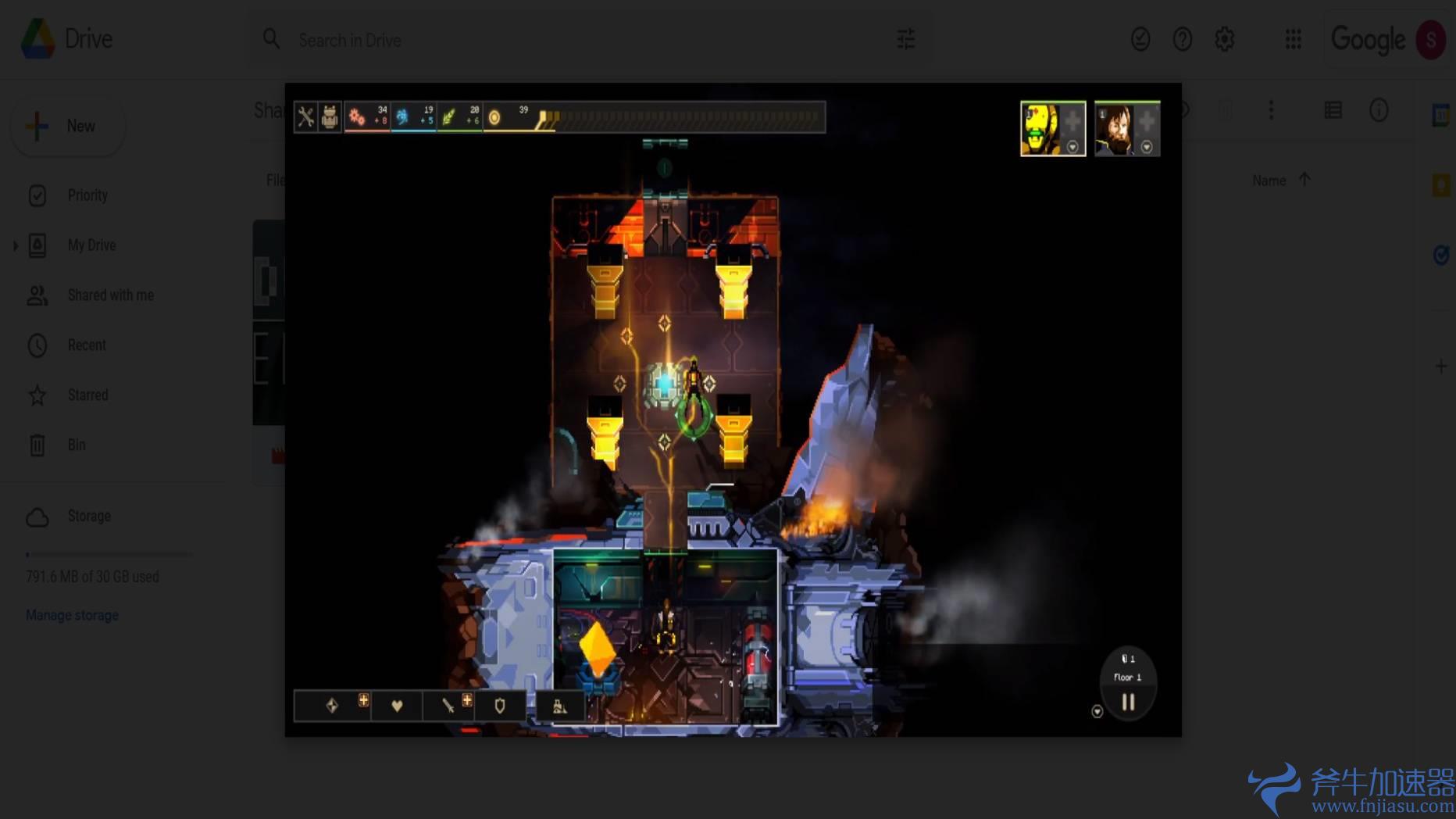Click the blue Science resource icon
The image size is (1456, 819).
[x=404, y=117]
